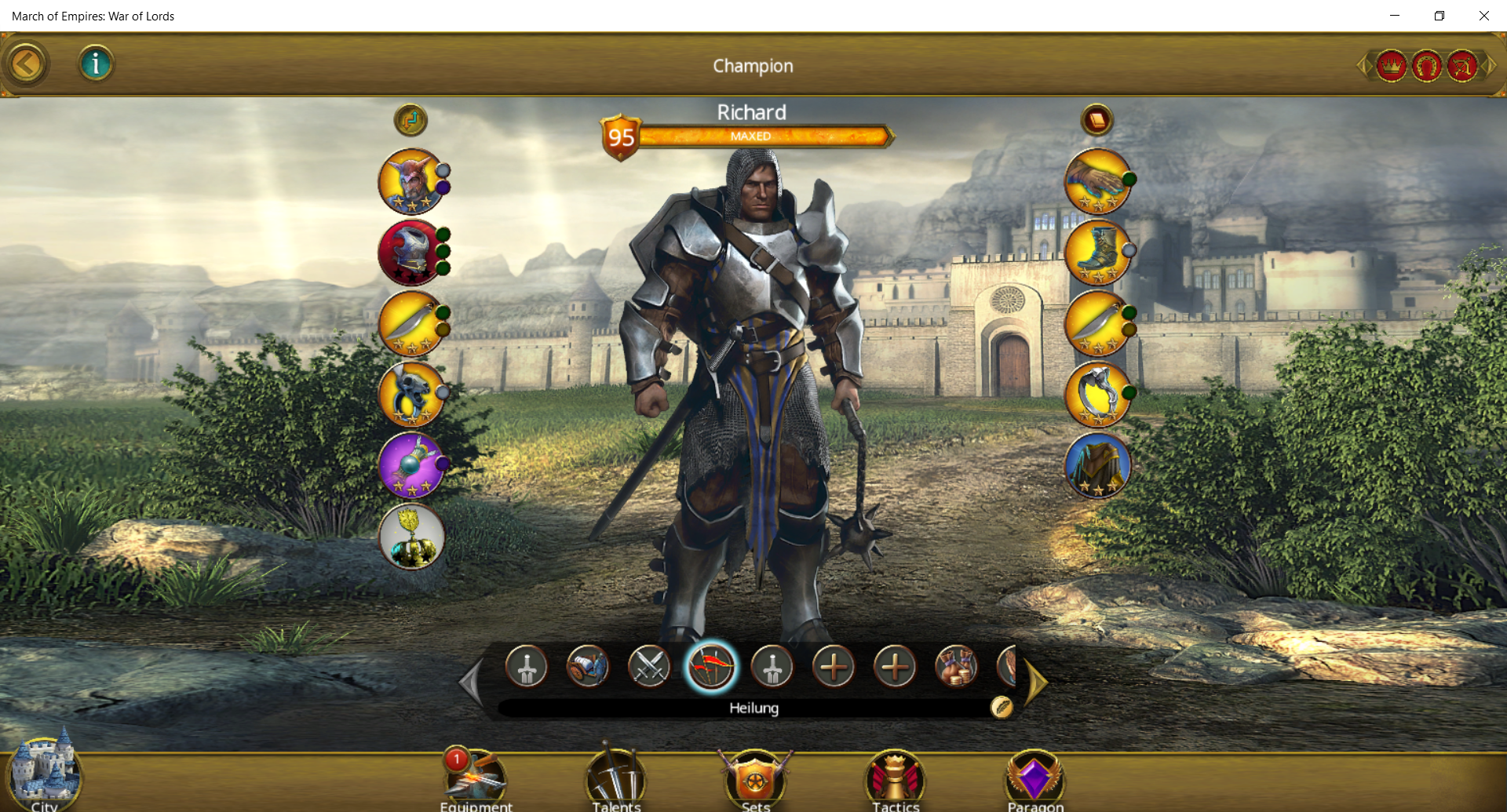Select the leather gloves equipment slot
This screenshot has height=812, width=1507.
click(x=1097, y=181)
